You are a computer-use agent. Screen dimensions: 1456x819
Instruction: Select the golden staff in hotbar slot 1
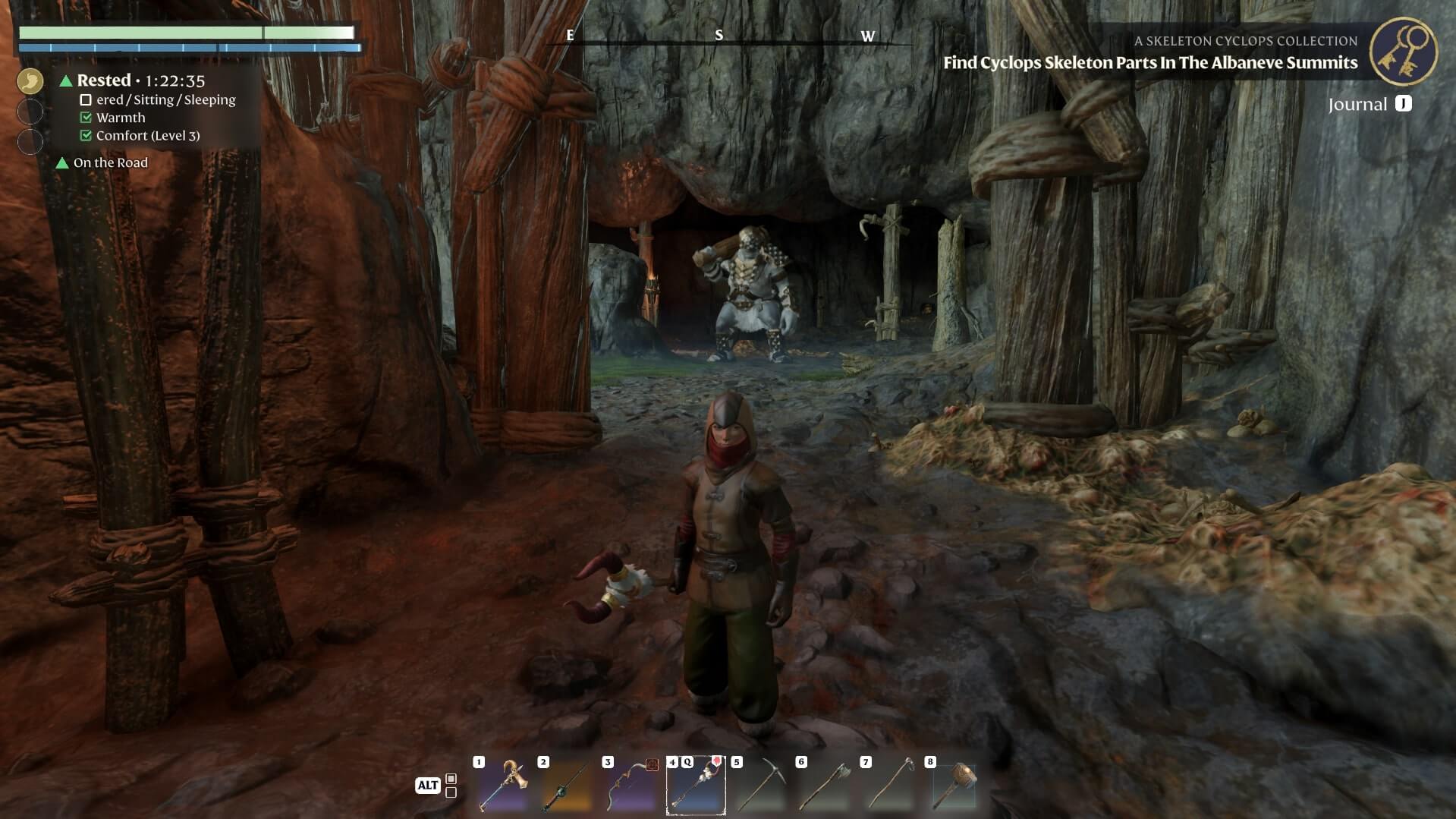coord(505,786)
